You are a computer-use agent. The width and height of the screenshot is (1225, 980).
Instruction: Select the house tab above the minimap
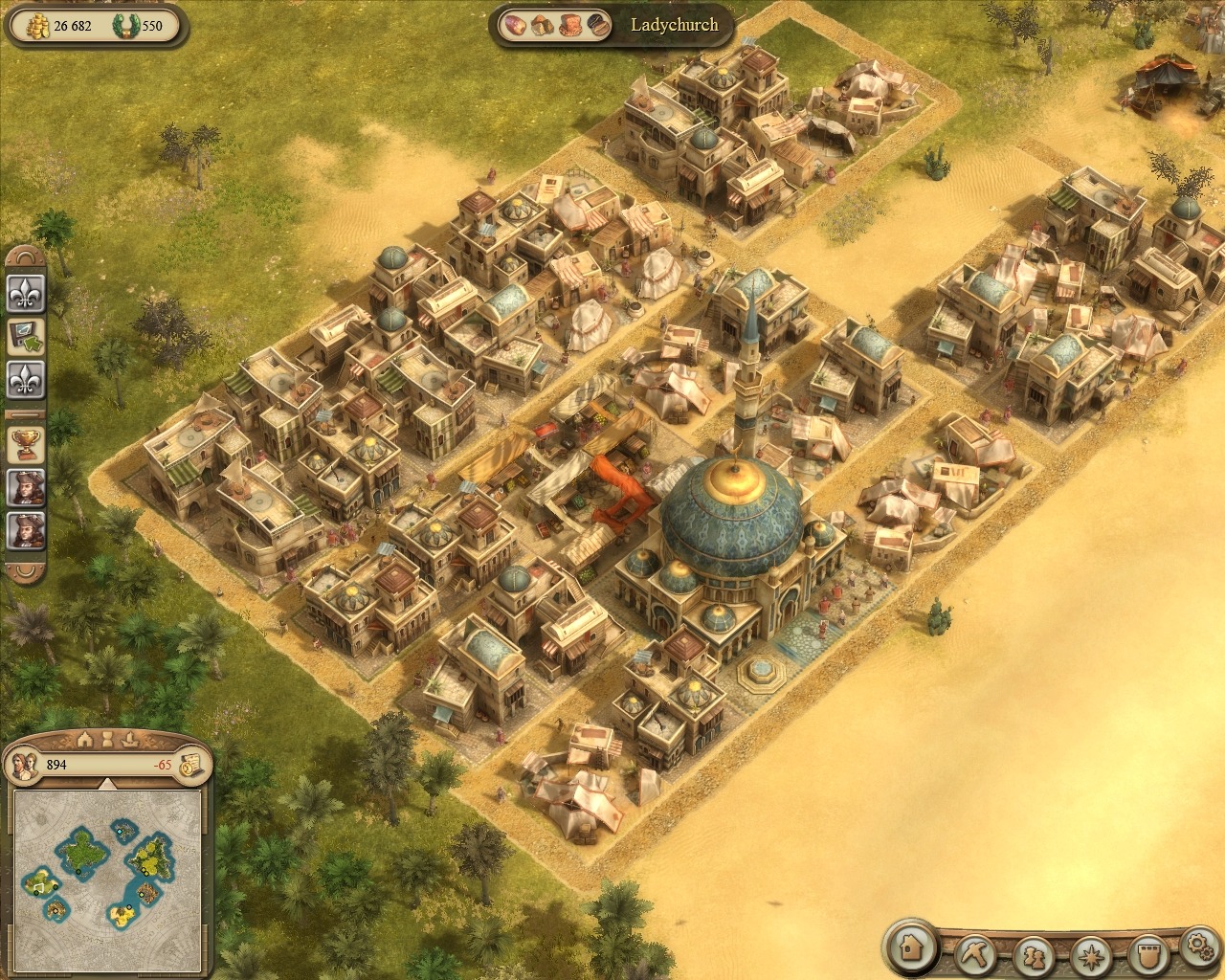[84, 739]
